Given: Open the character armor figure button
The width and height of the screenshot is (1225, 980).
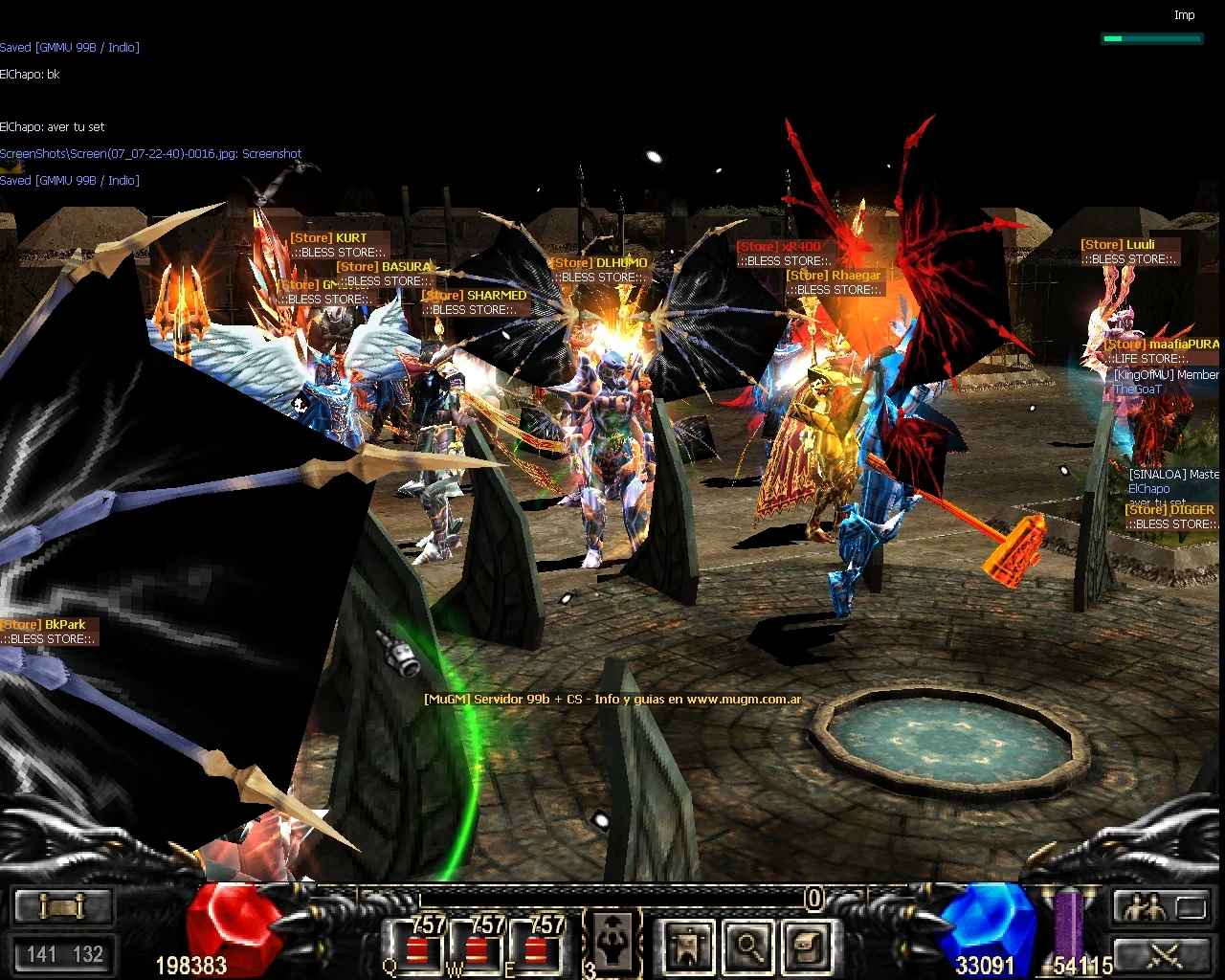Looking at the screenshot, I should (x=687, y=947).
